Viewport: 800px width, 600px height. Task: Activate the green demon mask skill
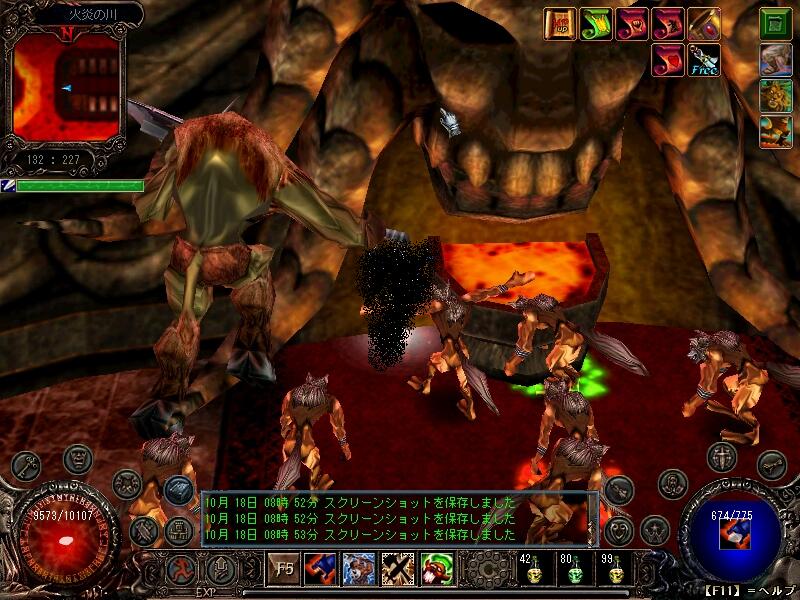coord(435,570)
